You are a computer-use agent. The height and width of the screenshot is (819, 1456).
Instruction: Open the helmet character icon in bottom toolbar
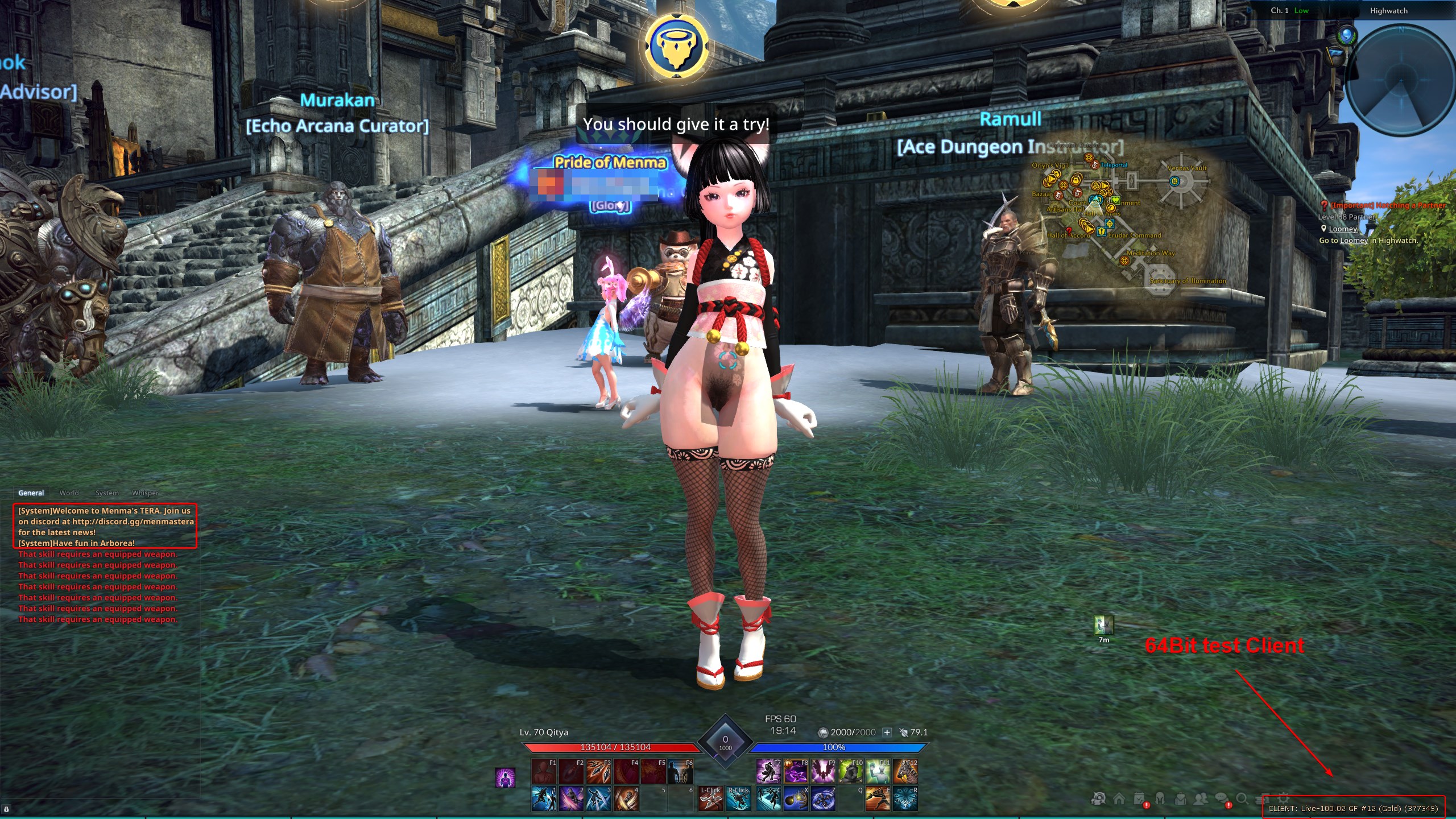click(x=1160, y=799)
